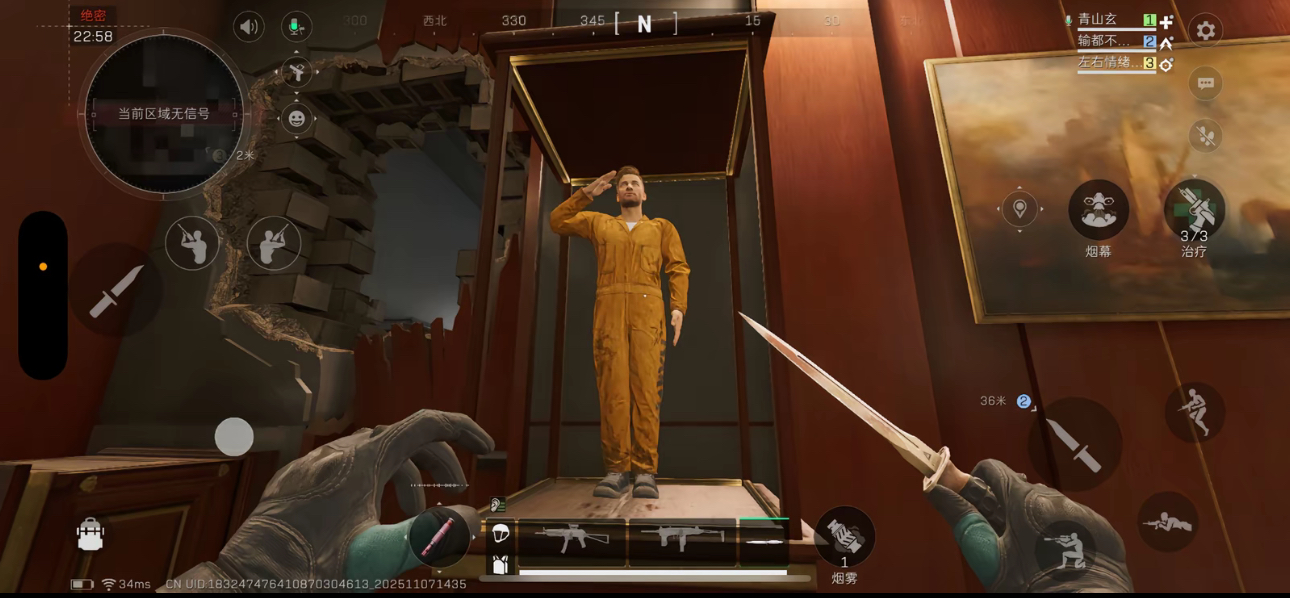Crouch using the kneeling soldier button
The image size is (1290, 598).
(1065, 549)
